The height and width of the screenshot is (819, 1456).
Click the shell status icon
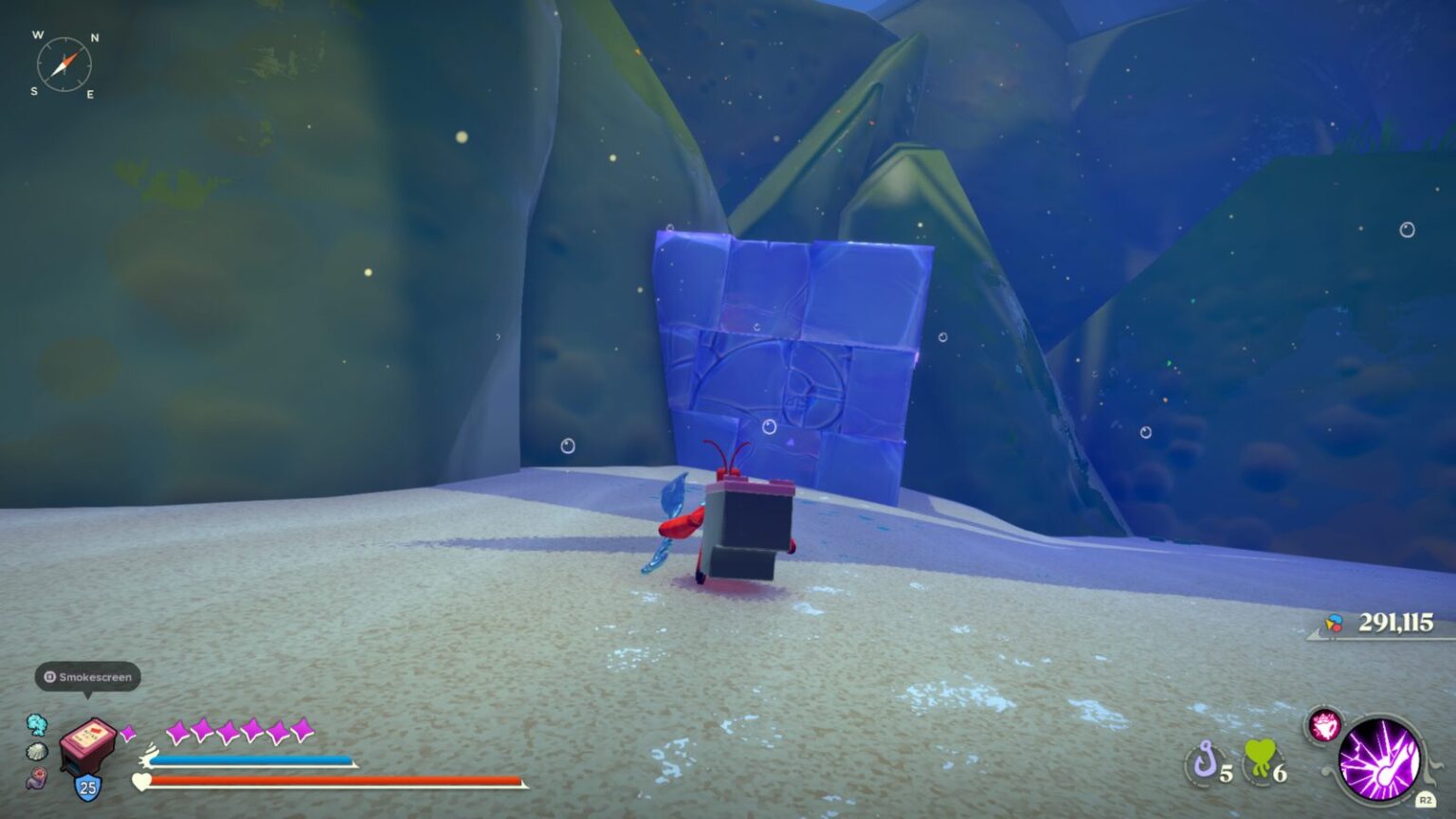coord(37,751)
